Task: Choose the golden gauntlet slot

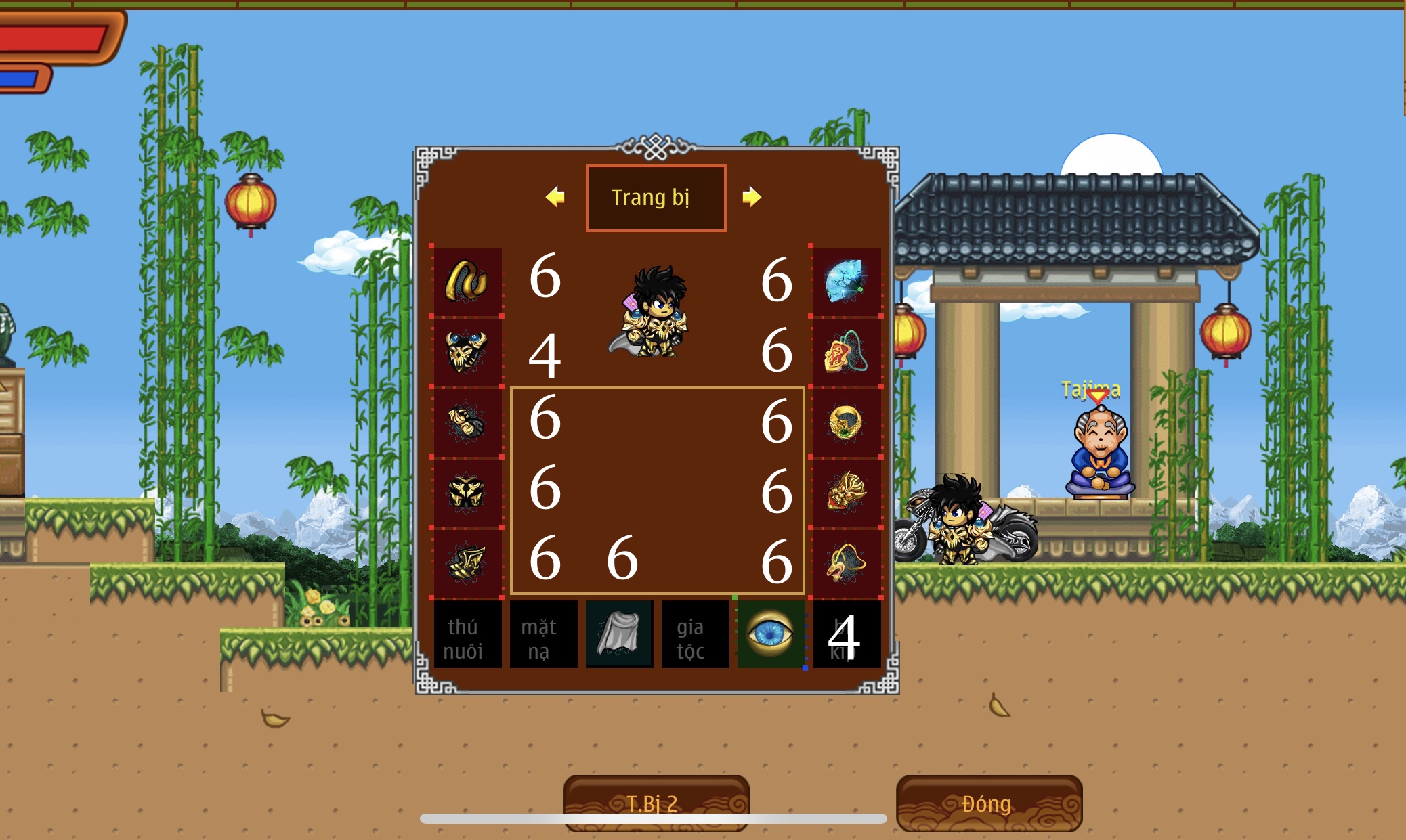Action: click(467, 422)
